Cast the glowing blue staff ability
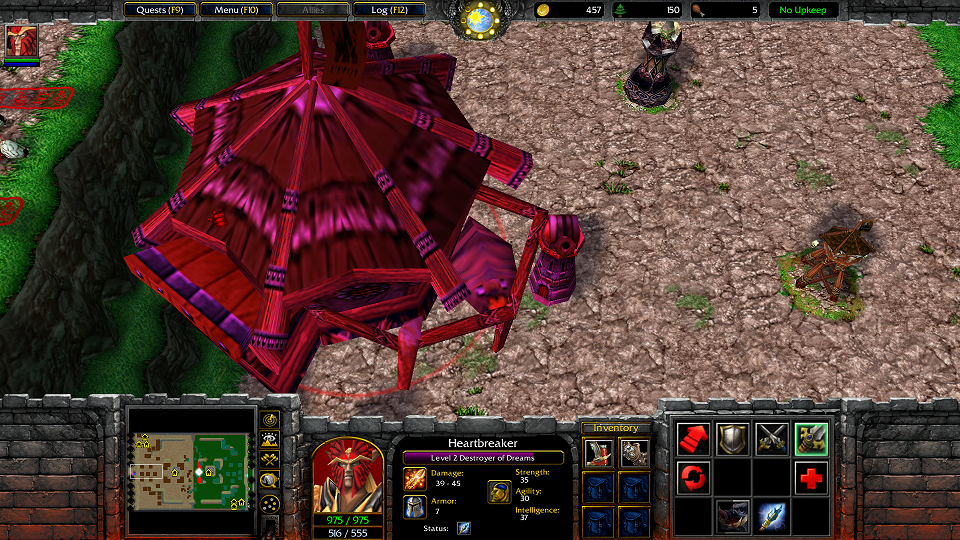The image size is (960, 540). click(772, 516)
